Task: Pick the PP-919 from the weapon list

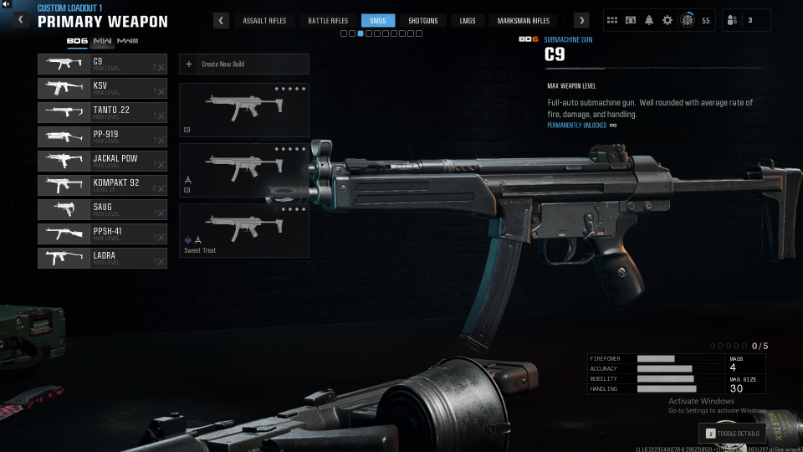Action: (x=102, y=136)
